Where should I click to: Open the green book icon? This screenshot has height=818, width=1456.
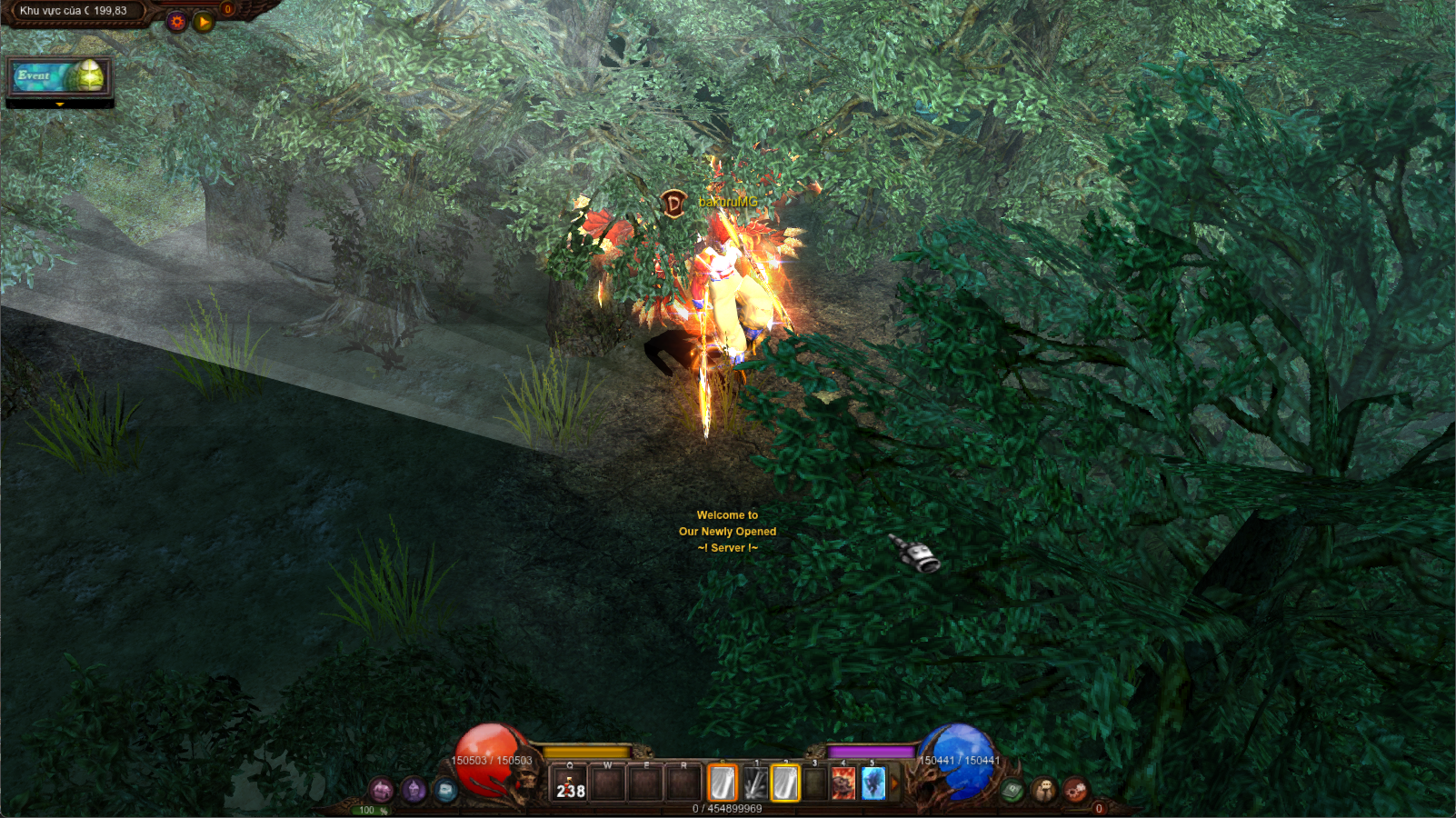[x=1012, y=791]
